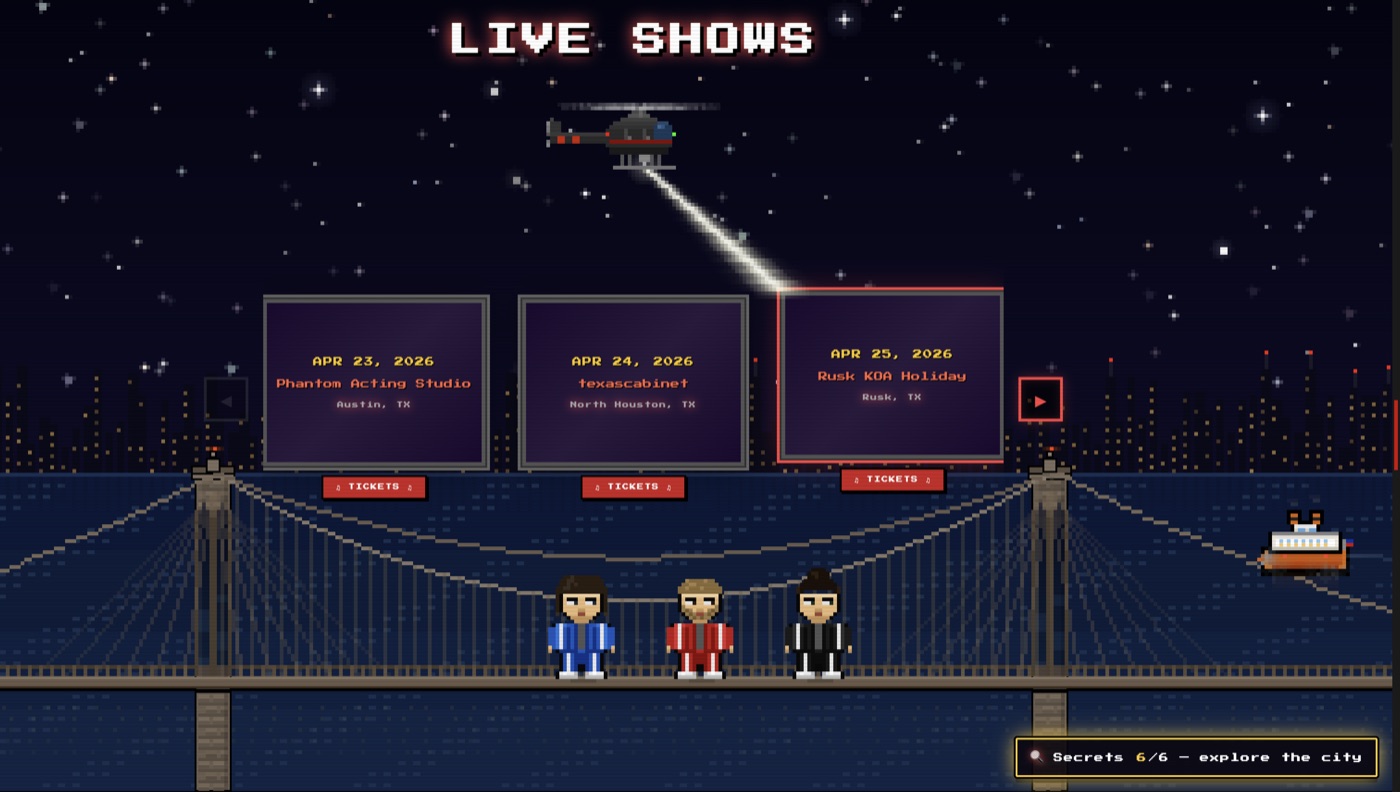The width and height of the screenshot is (1400, 792).
Task: Select the APR 24 North Houston show card
Action: click(x=632, y=380)
